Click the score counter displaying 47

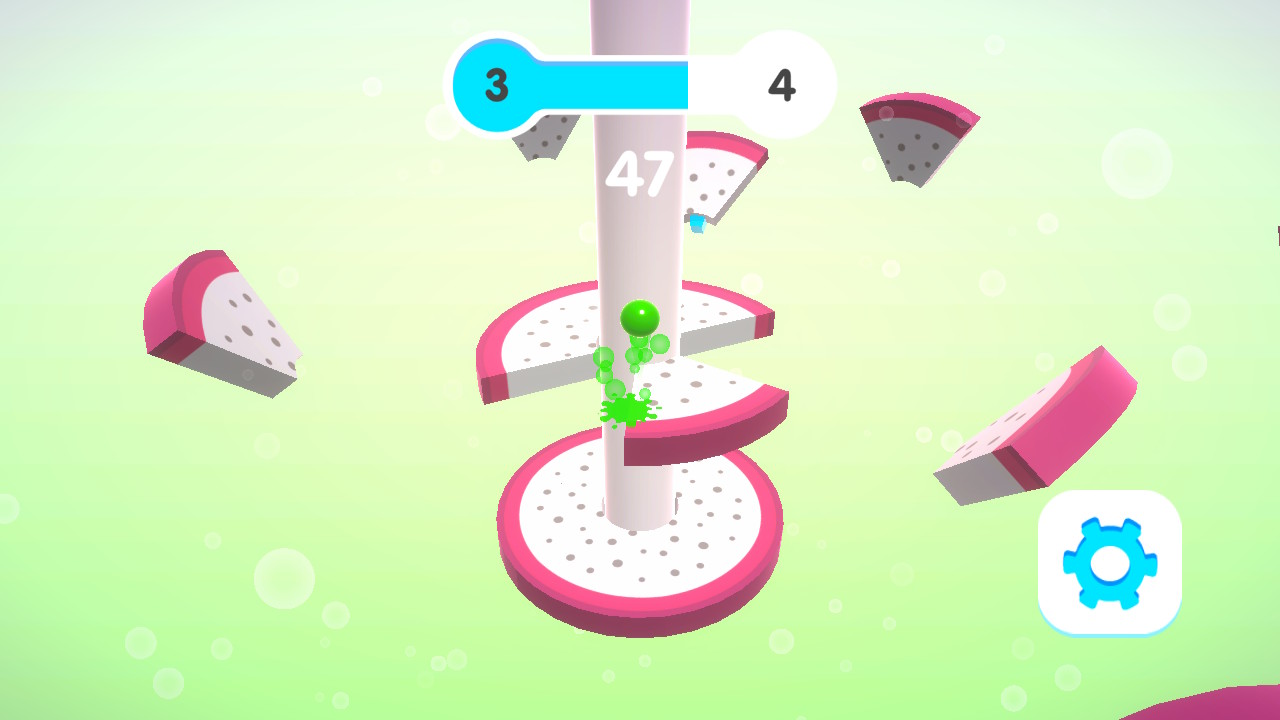(641, 174)
